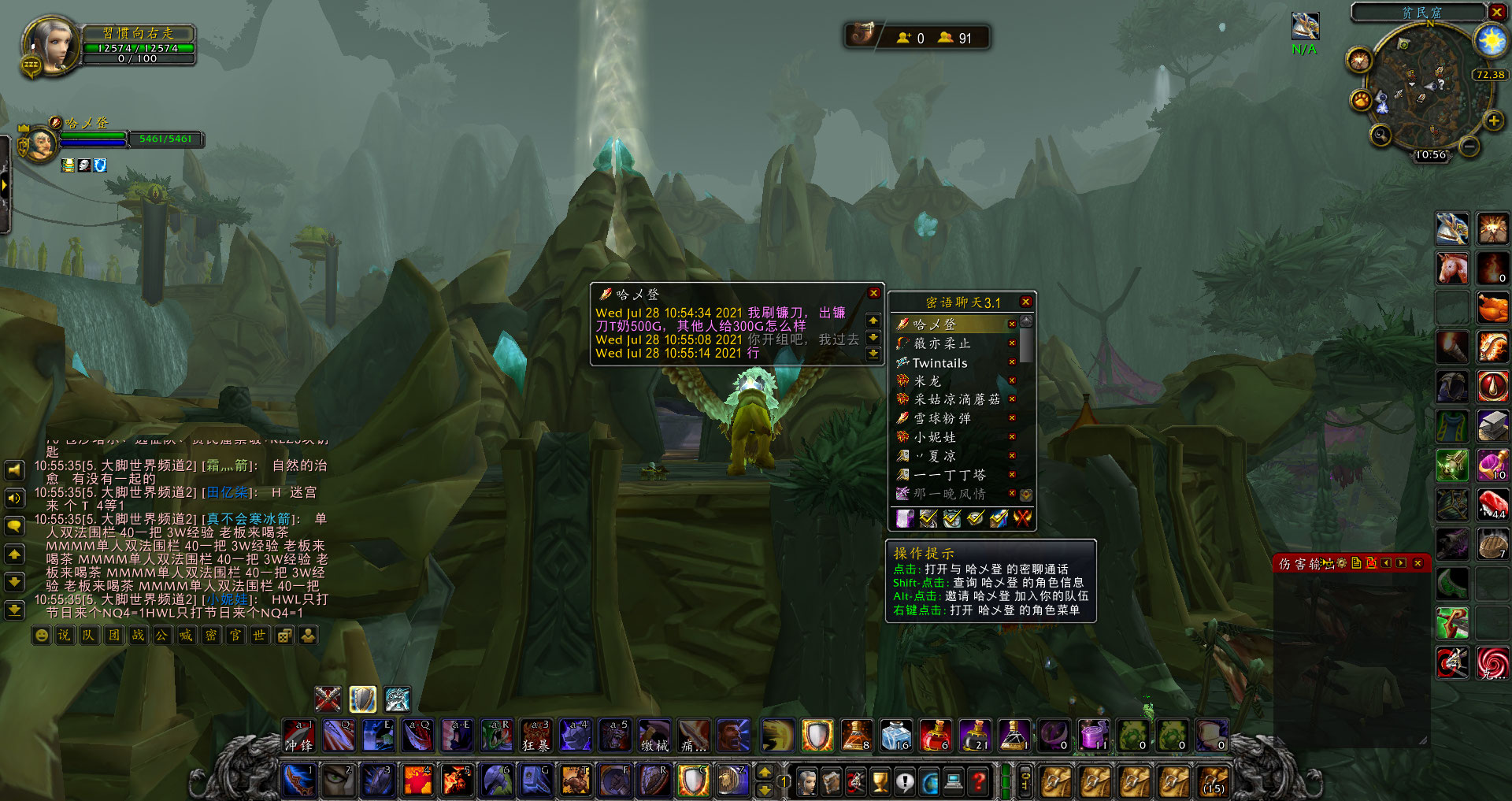Viewport: 1512px width, 801px height.
Task: Open the red question mark help button
Action: pos(978,781)
